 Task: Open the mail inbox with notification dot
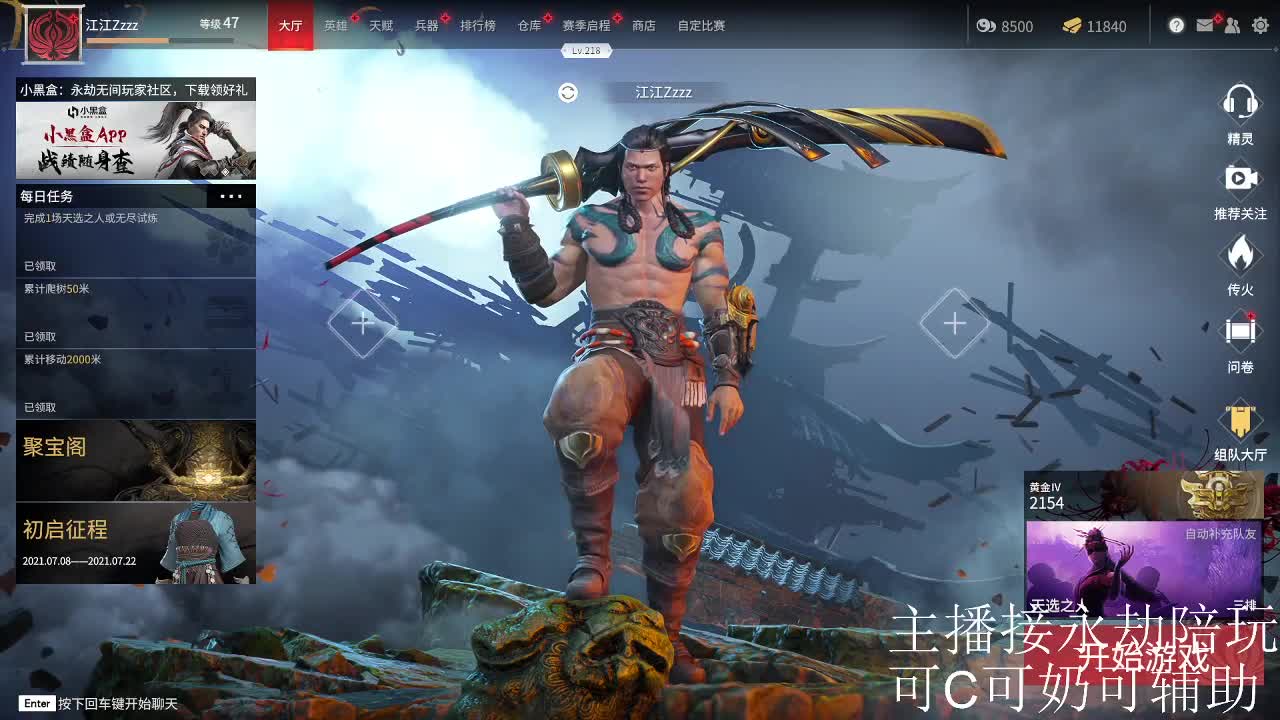click(x=1205, y=25)
